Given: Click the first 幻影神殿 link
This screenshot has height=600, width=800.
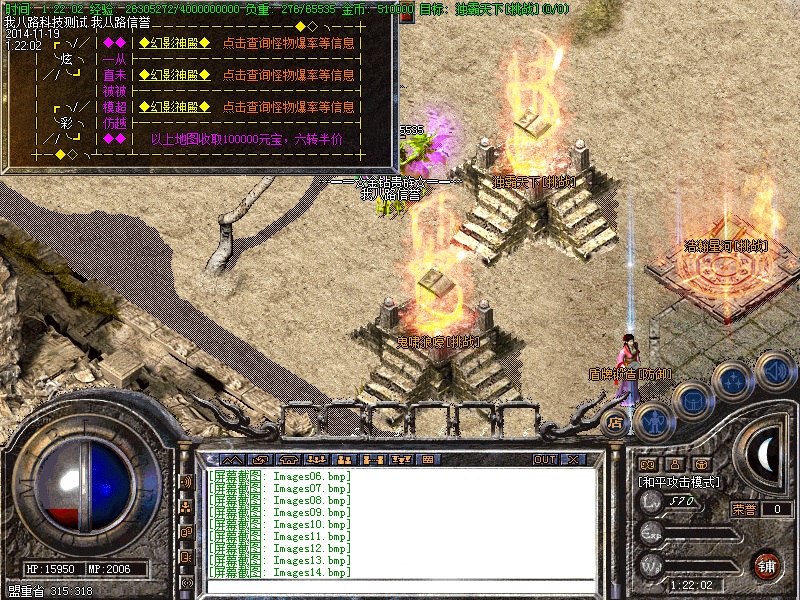Looking at the screenshot, I should click(x=174, y=43).
